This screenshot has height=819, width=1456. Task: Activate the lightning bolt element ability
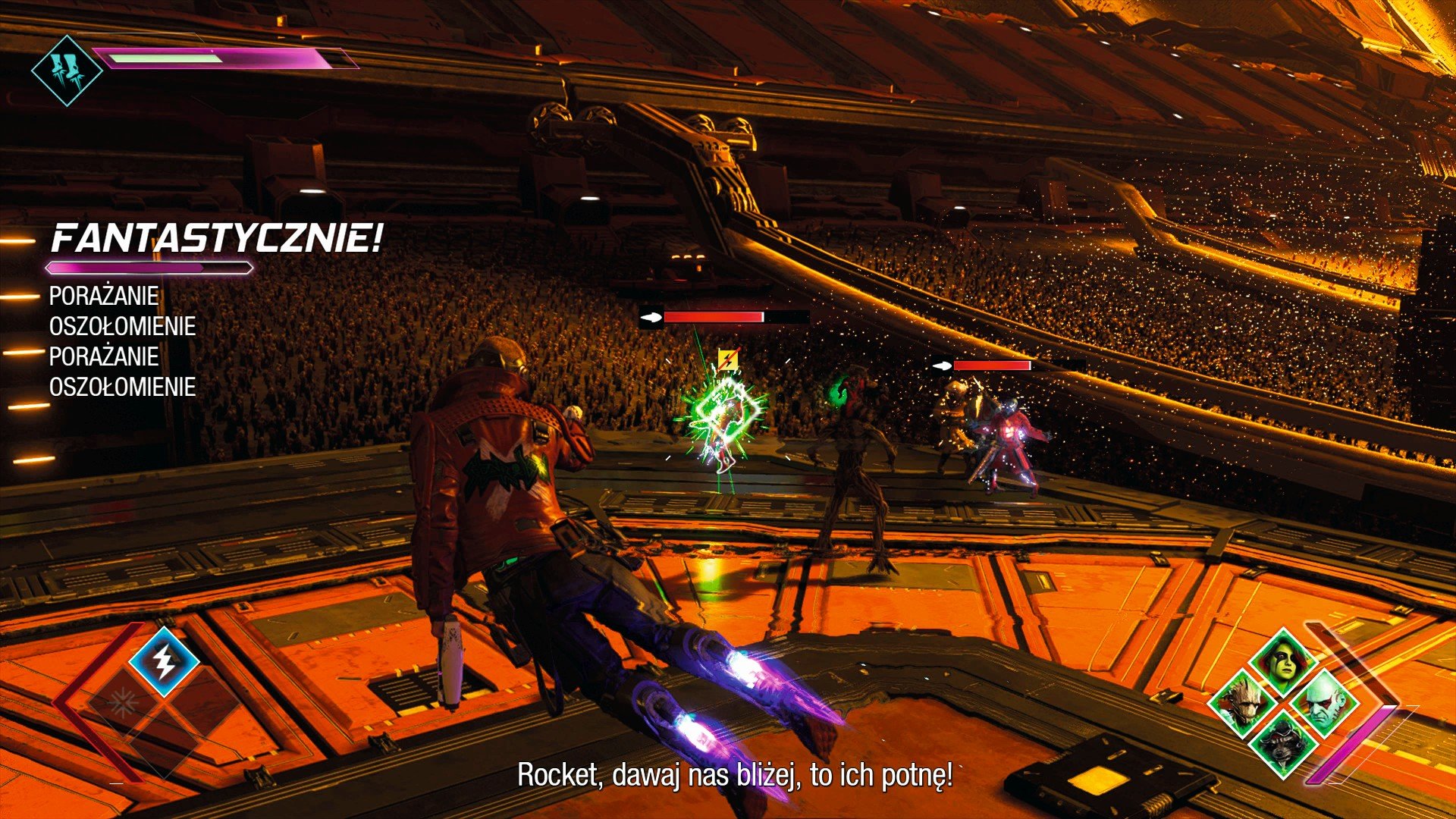tap(164, 662)
